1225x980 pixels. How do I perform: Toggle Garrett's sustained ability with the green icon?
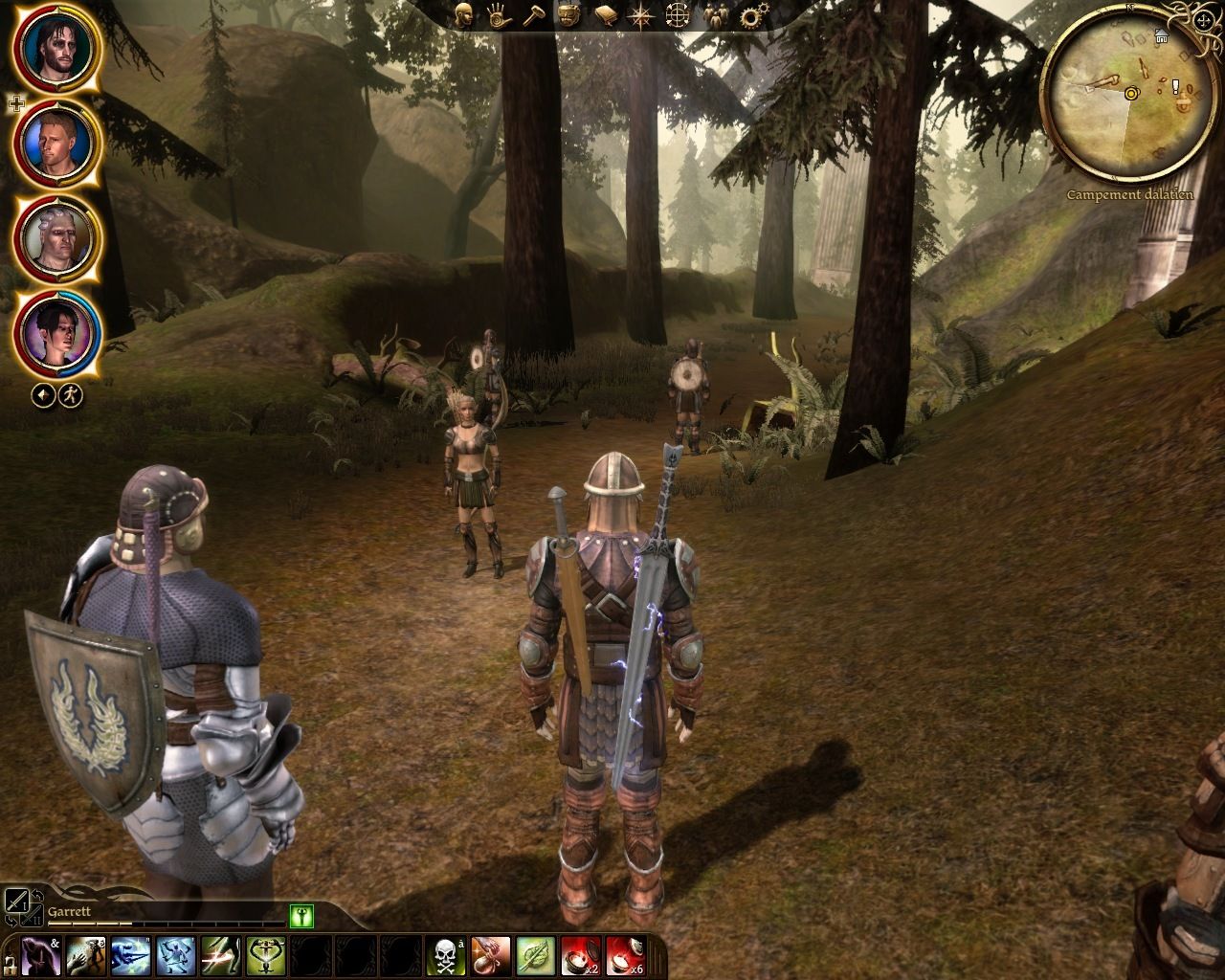tap(301, 914)
